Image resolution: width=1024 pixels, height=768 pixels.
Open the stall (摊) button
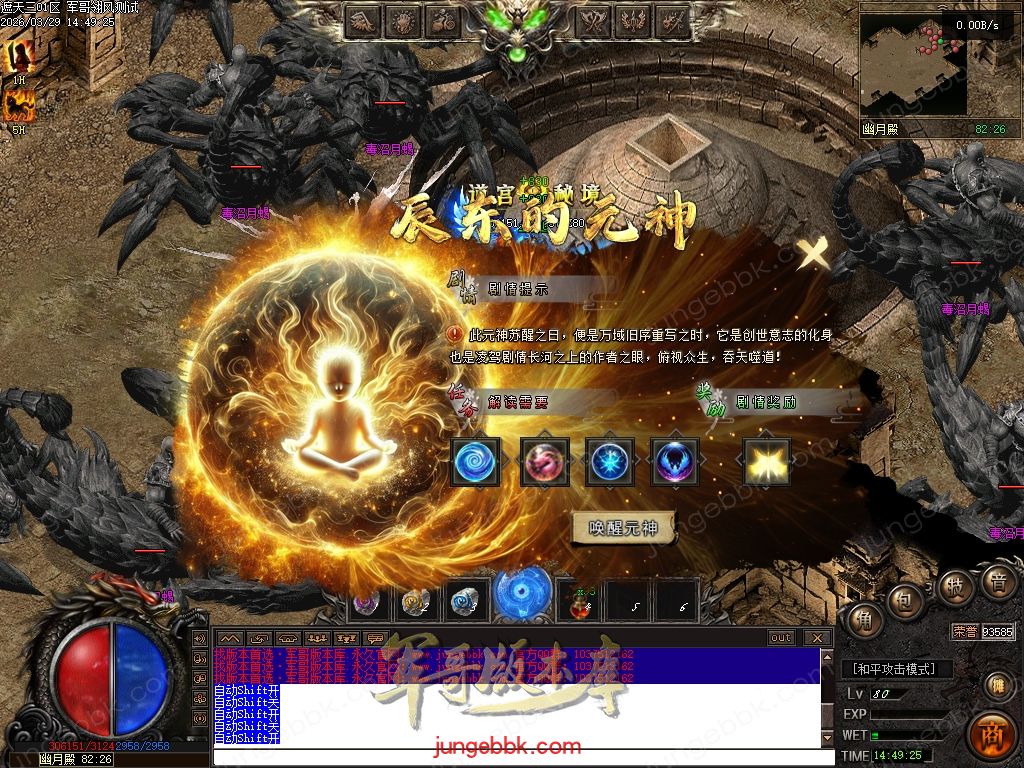coord(996,684)
